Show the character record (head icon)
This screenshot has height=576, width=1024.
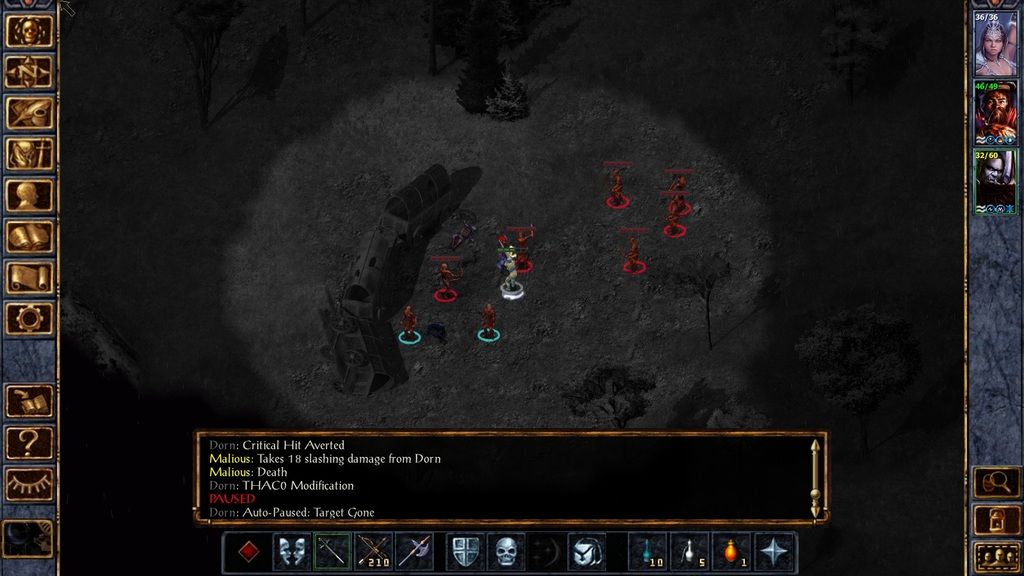29,195
